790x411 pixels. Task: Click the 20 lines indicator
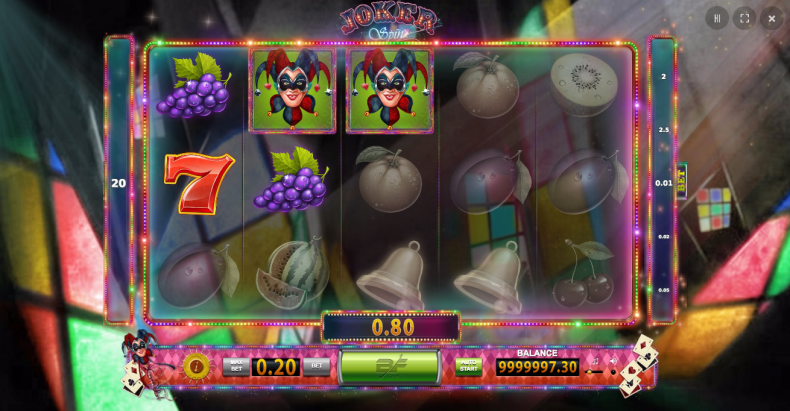[119, 183]
